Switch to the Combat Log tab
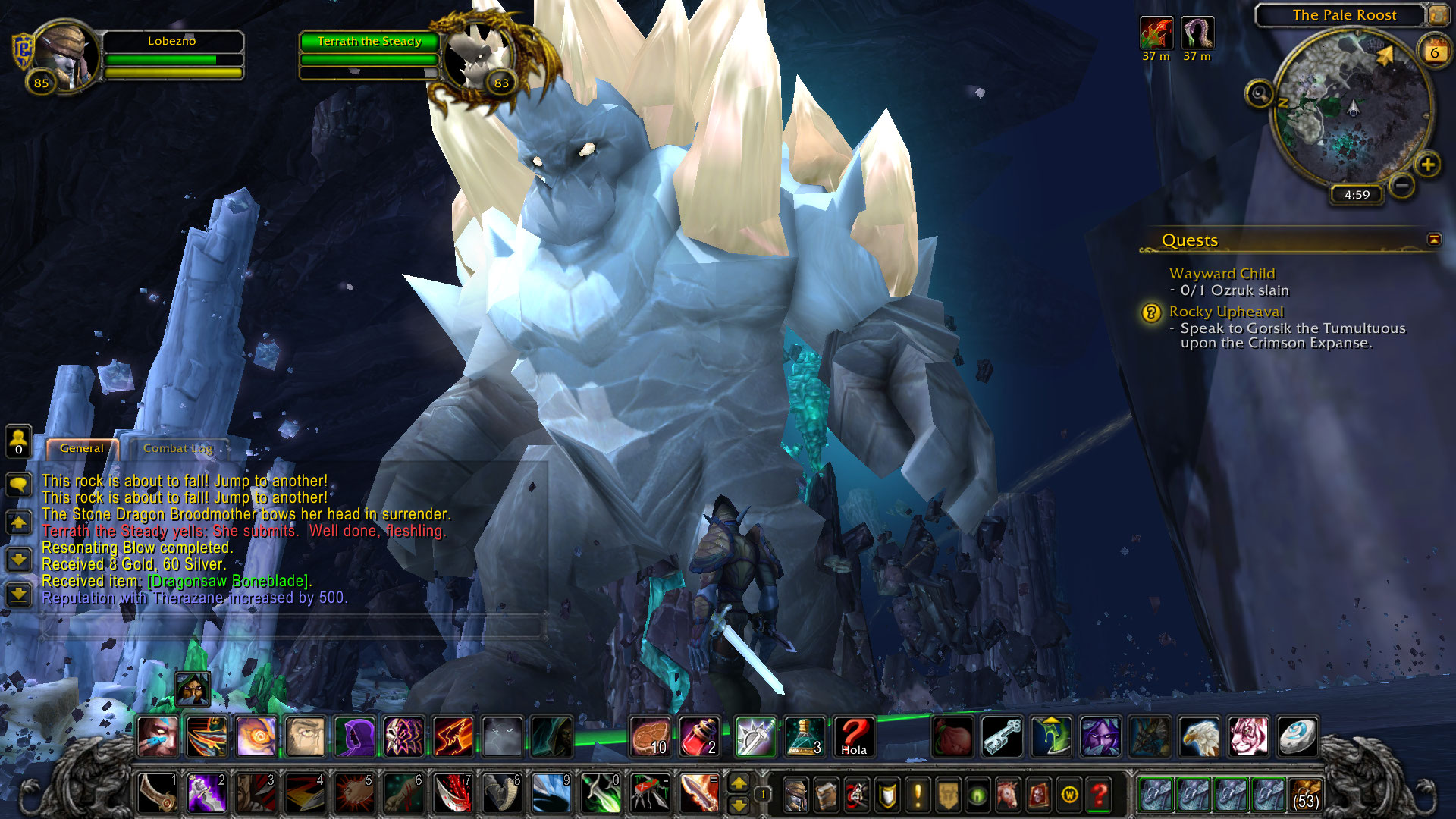Viewport: 1456px width, 819px height. pyautogui.click(x=177, y=448)
